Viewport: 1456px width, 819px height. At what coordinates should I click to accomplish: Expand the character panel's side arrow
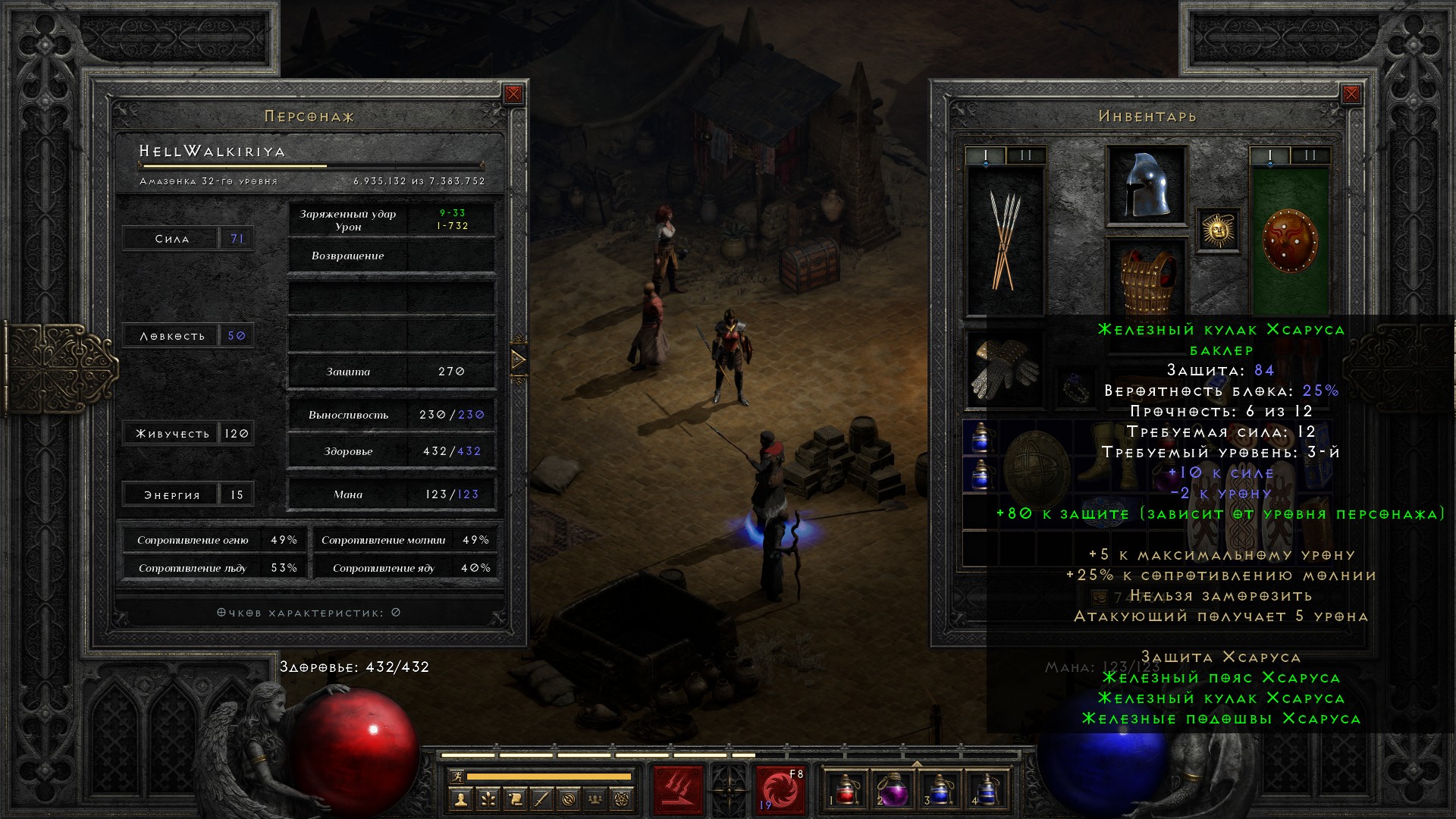(519, 359)
